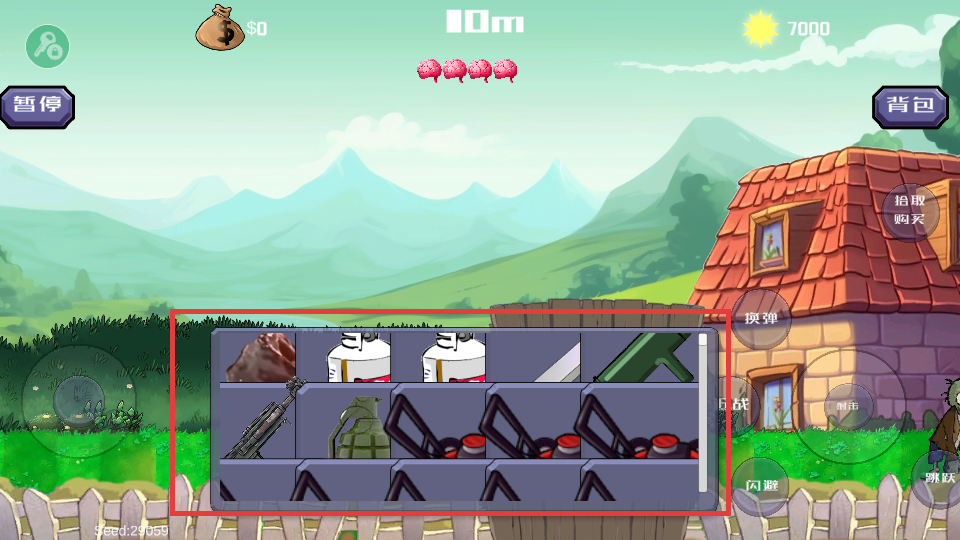The image size is (960, 540).
Task: Reload using the 换弹 button
Action: [762, 318]
